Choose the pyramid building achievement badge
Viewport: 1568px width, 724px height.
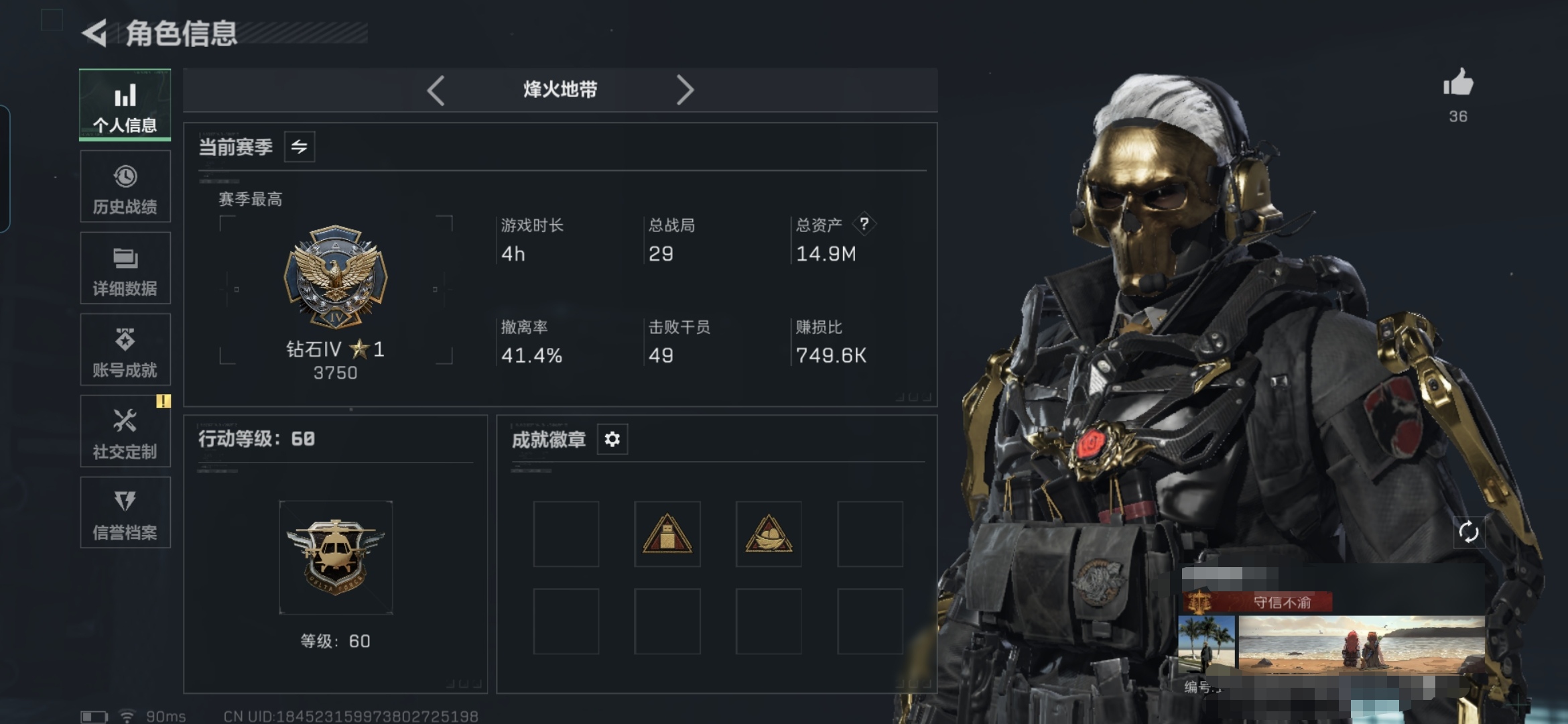(667, 534)
